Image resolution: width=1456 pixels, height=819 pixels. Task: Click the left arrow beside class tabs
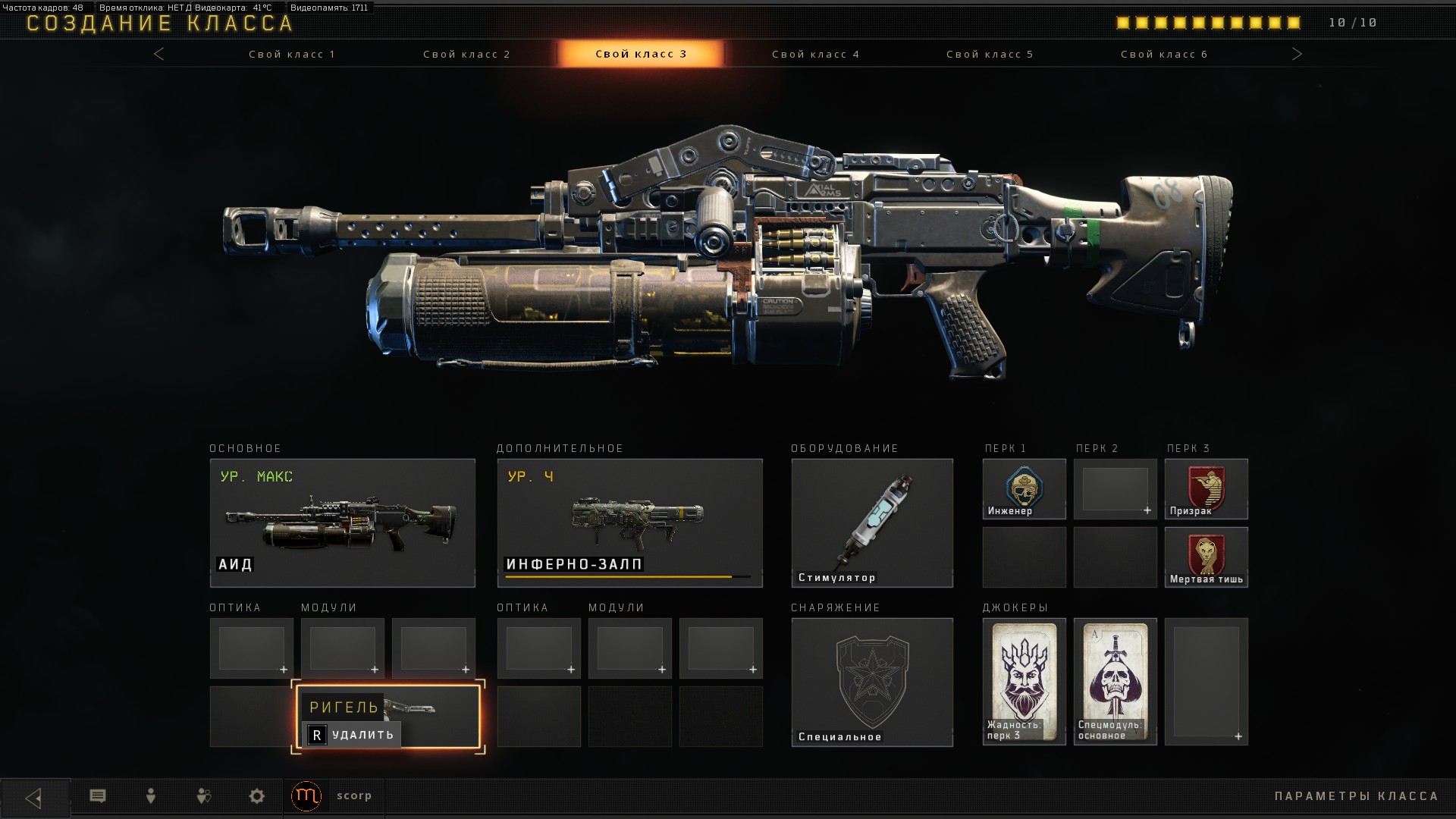159,54
